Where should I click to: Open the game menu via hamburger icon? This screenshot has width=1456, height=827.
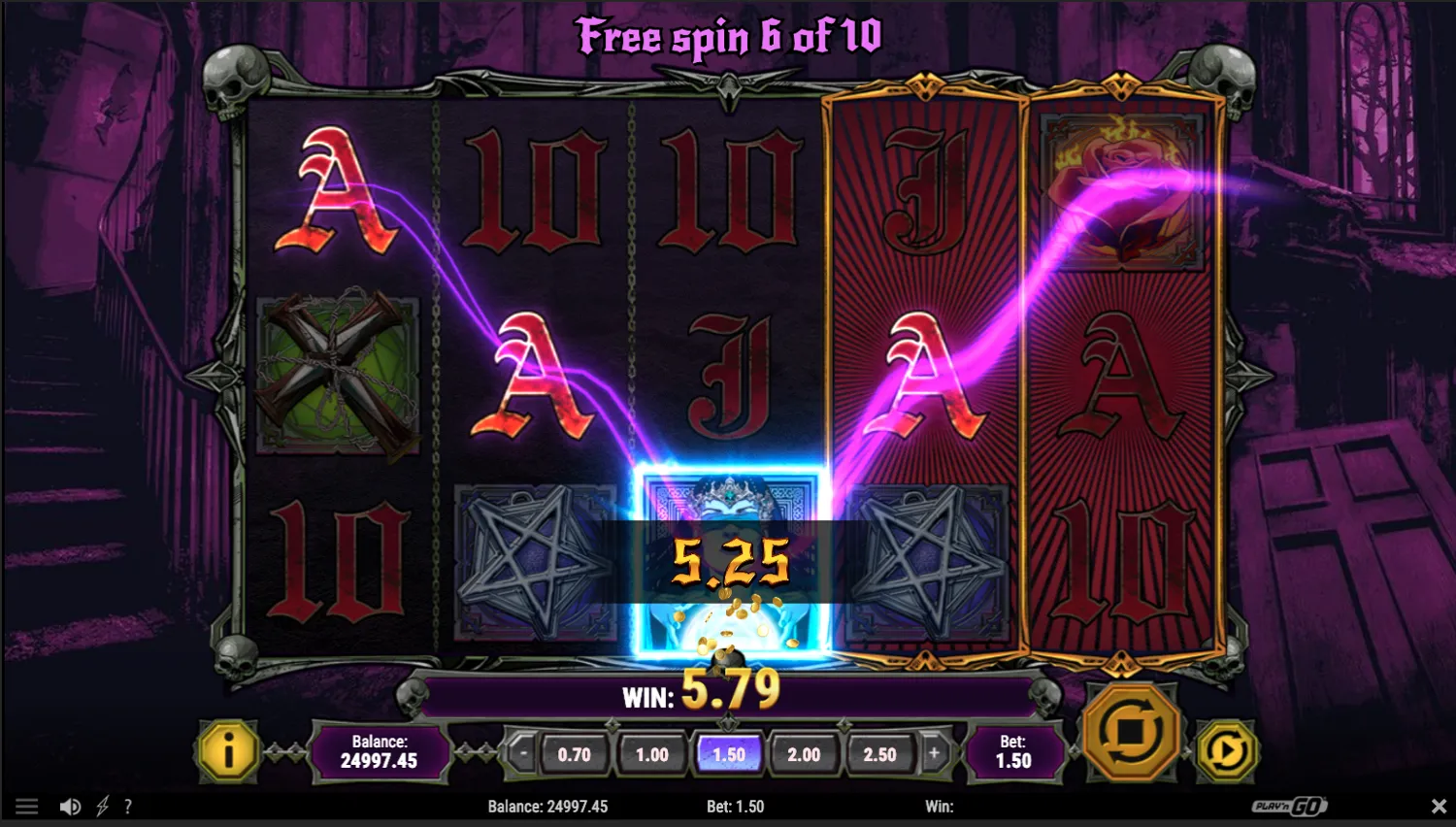click(x=26, y=806)
